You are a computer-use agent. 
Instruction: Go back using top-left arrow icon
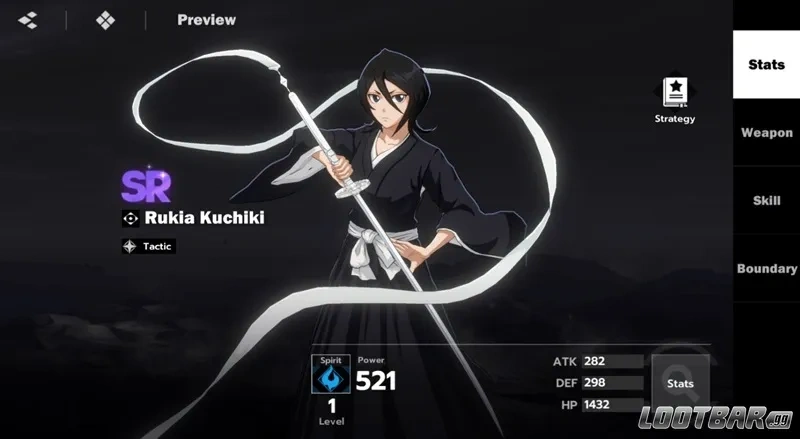(x=28, y=20)
